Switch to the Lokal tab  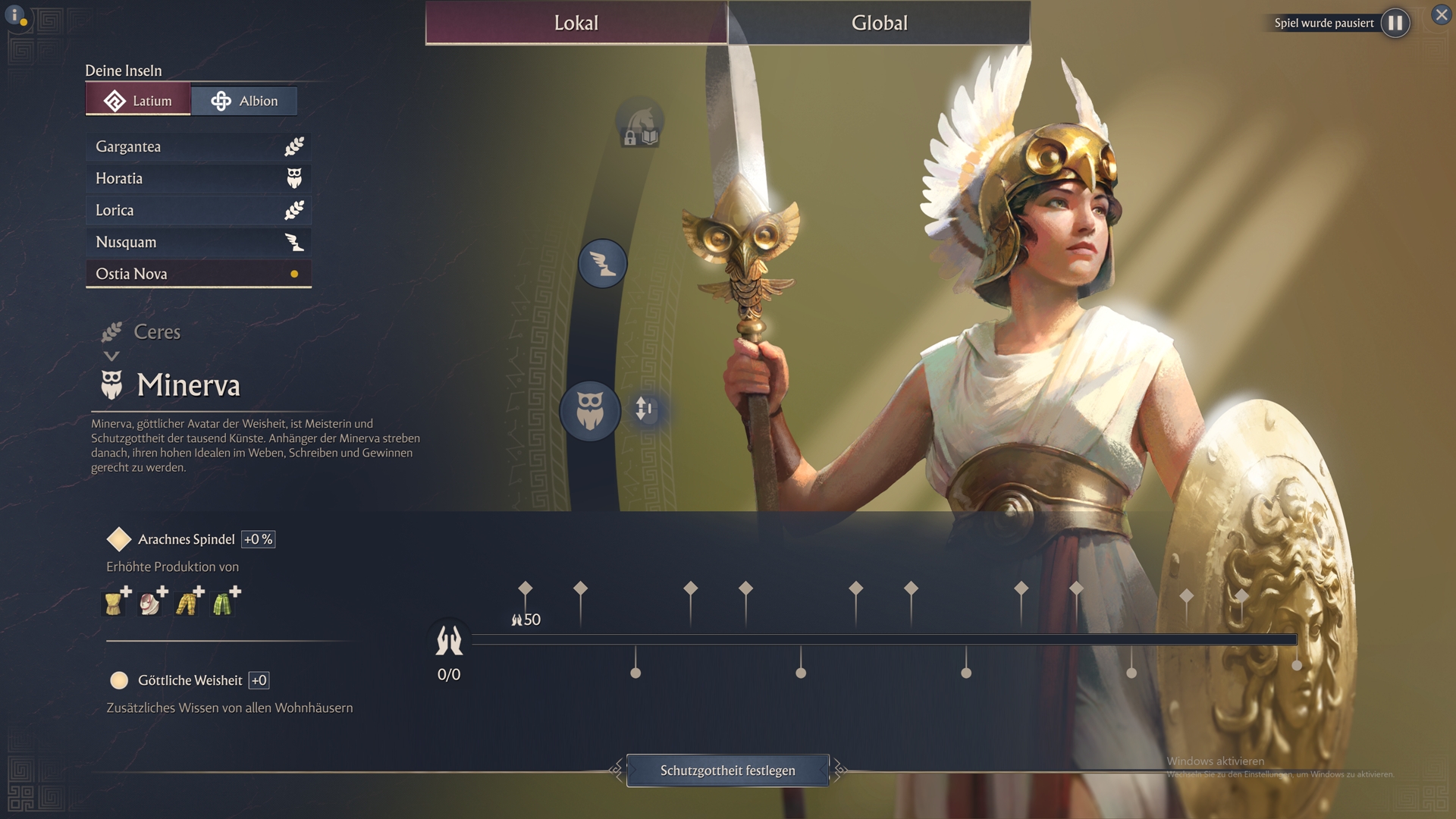[x=576, y=23]
